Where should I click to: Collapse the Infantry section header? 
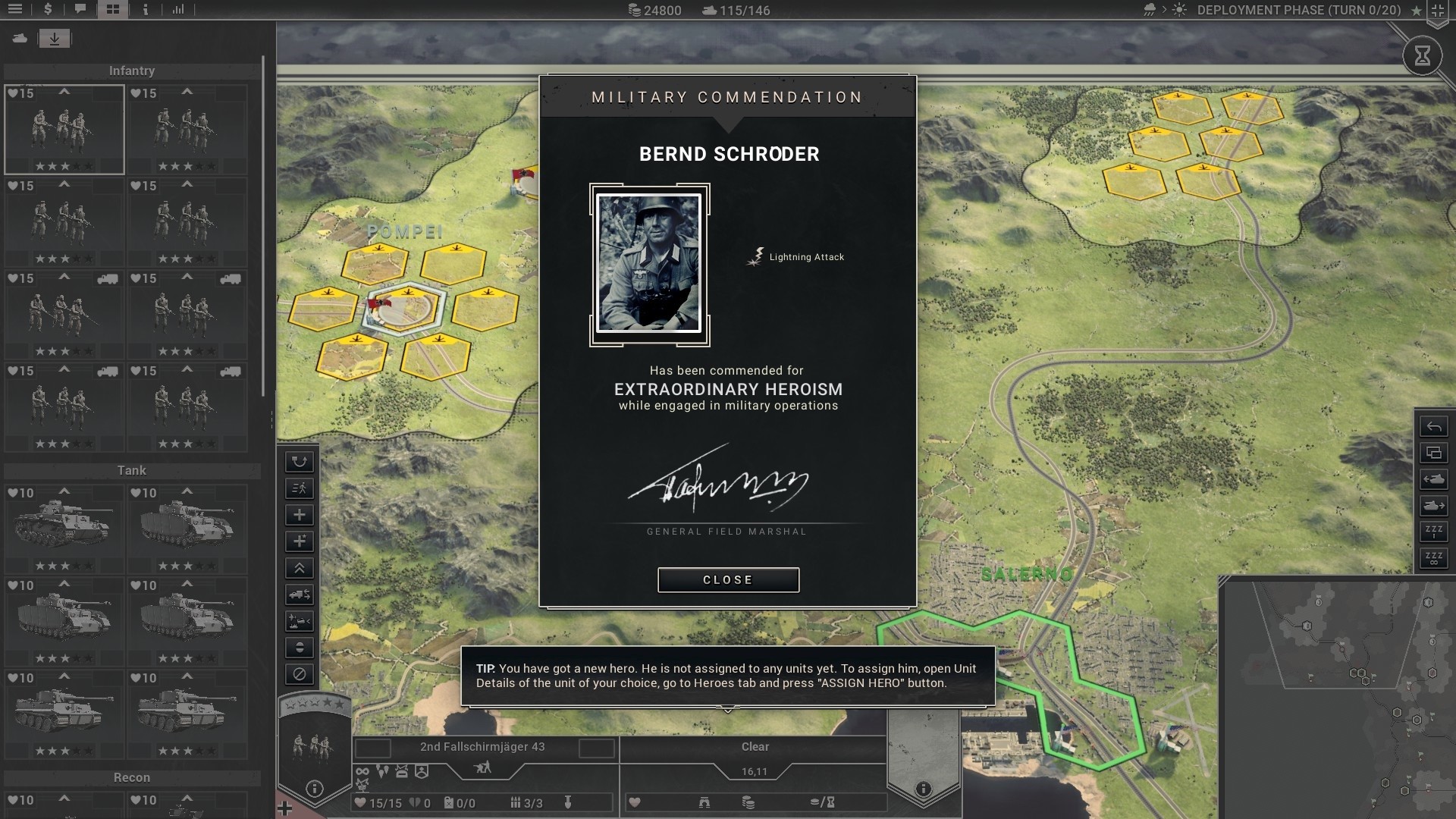tap(133, 71)
